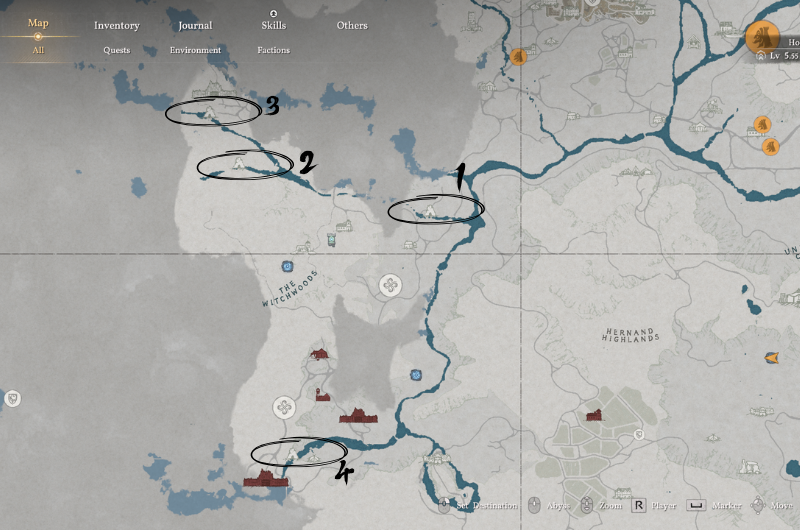This screenshot has width=800, height=530.
Task: Filter the map by Quests
Action: (x=116, y=50)
